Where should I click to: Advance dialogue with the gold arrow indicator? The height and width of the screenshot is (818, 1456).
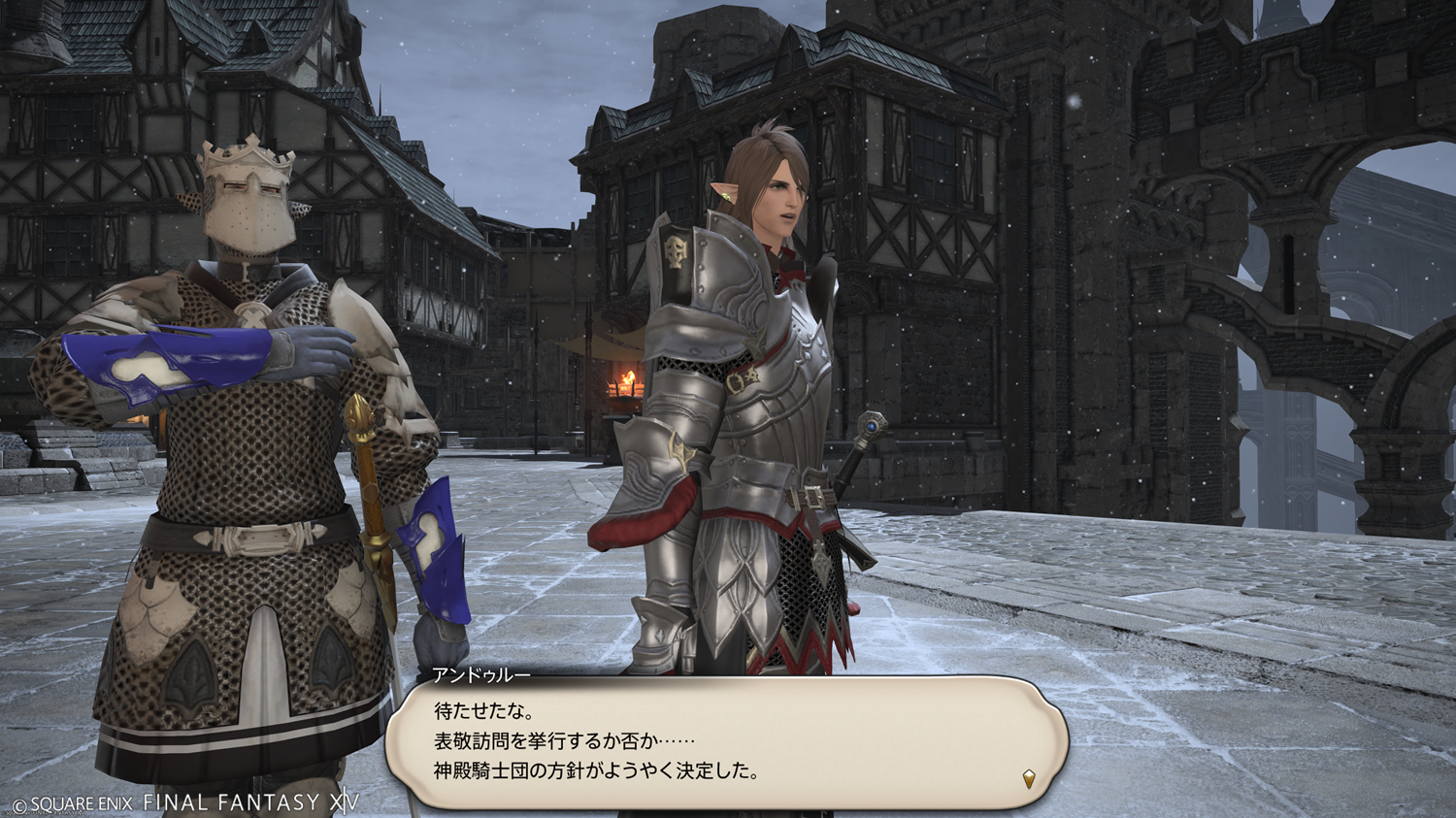[x=1029, y=777]
